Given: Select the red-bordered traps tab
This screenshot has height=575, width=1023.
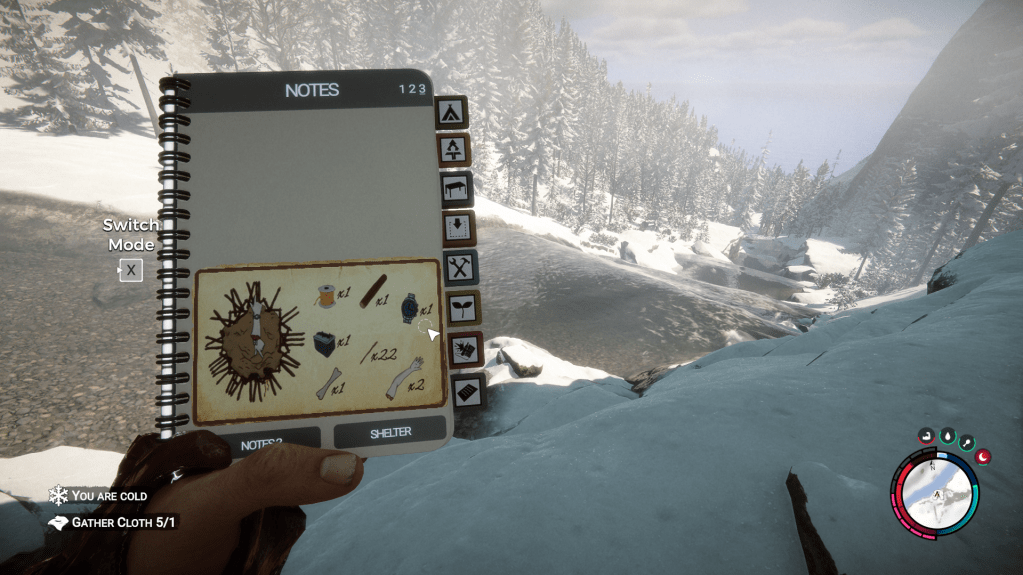Looking at the screenshot, I should coord(466,349).
